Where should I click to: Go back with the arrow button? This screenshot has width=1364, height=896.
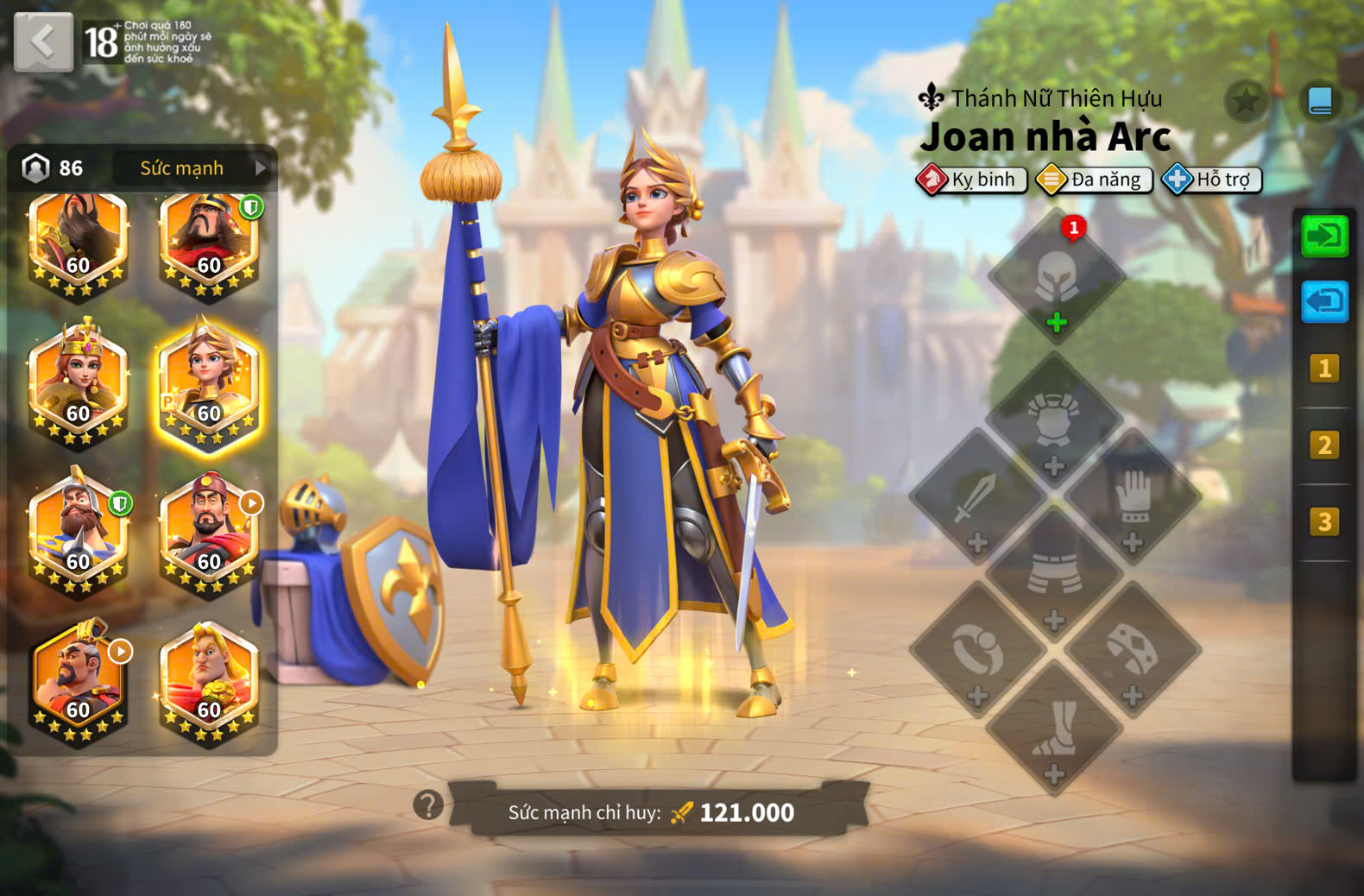point(43,41)
